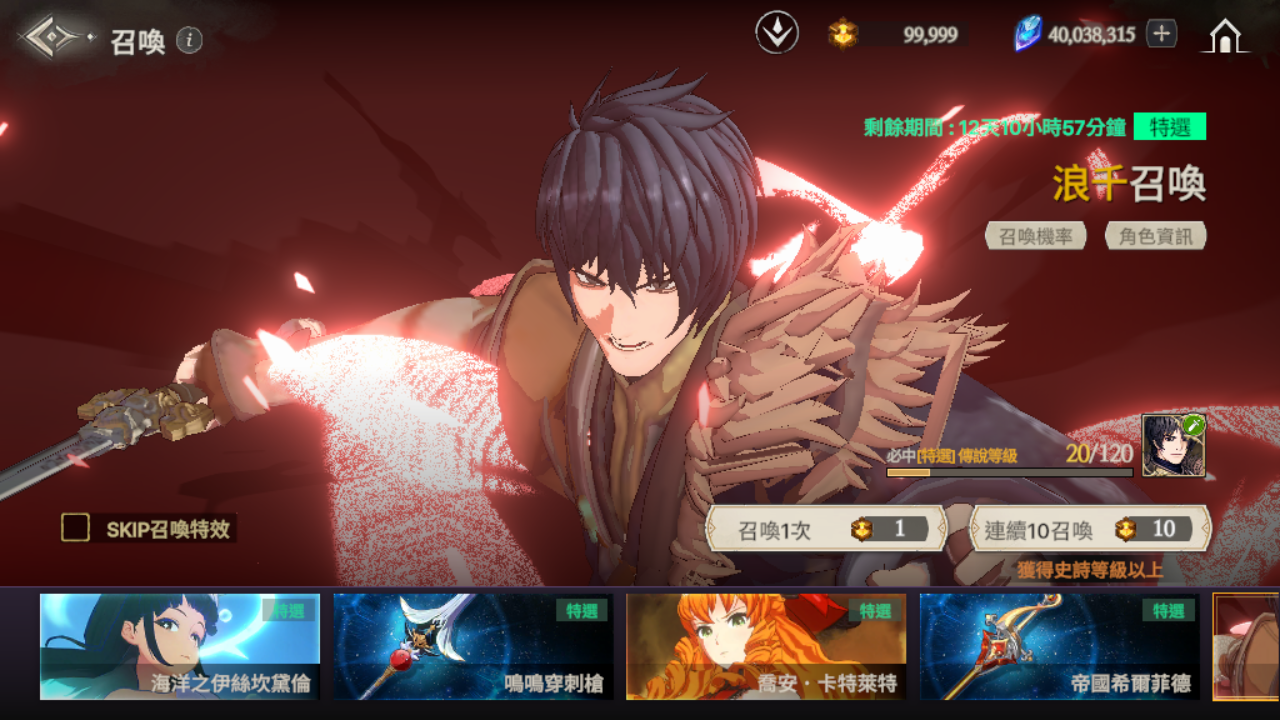The image size is (1280, 720).
Task: Open the summon info icon
Action: (x=189, y=40)
